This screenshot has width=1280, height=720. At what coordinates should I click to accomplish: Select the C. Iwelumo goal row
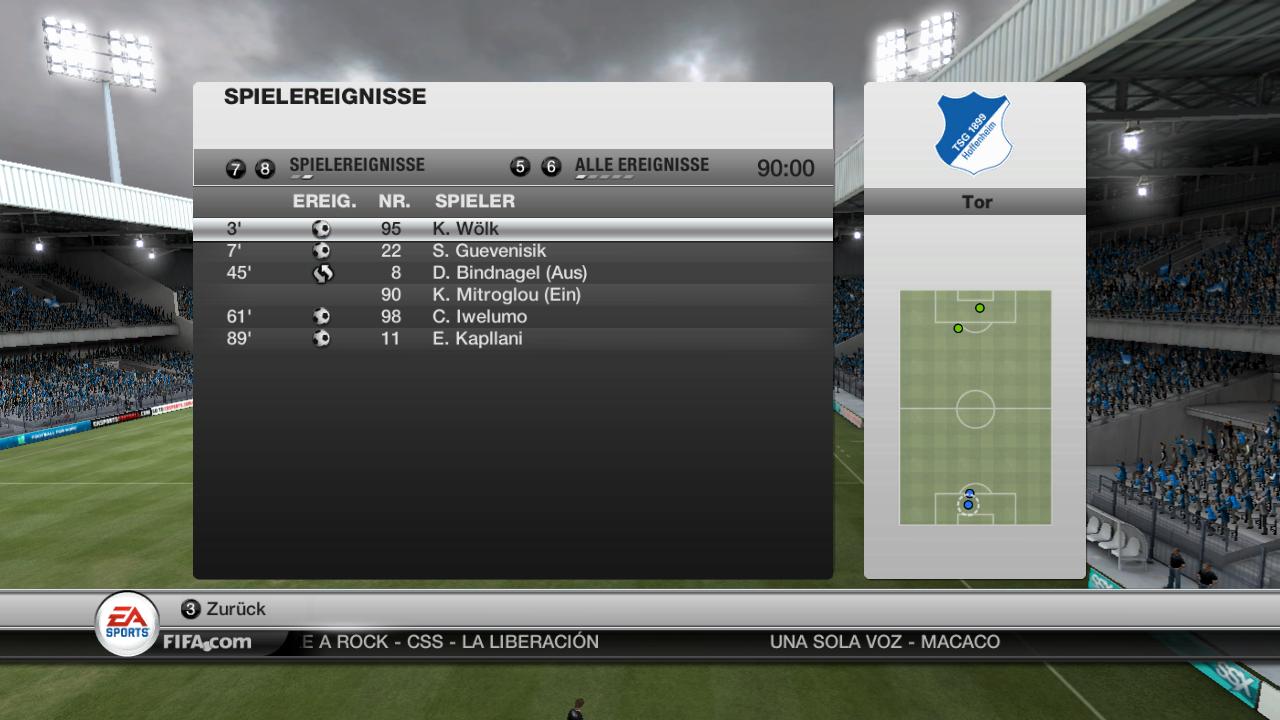(512, 317)
